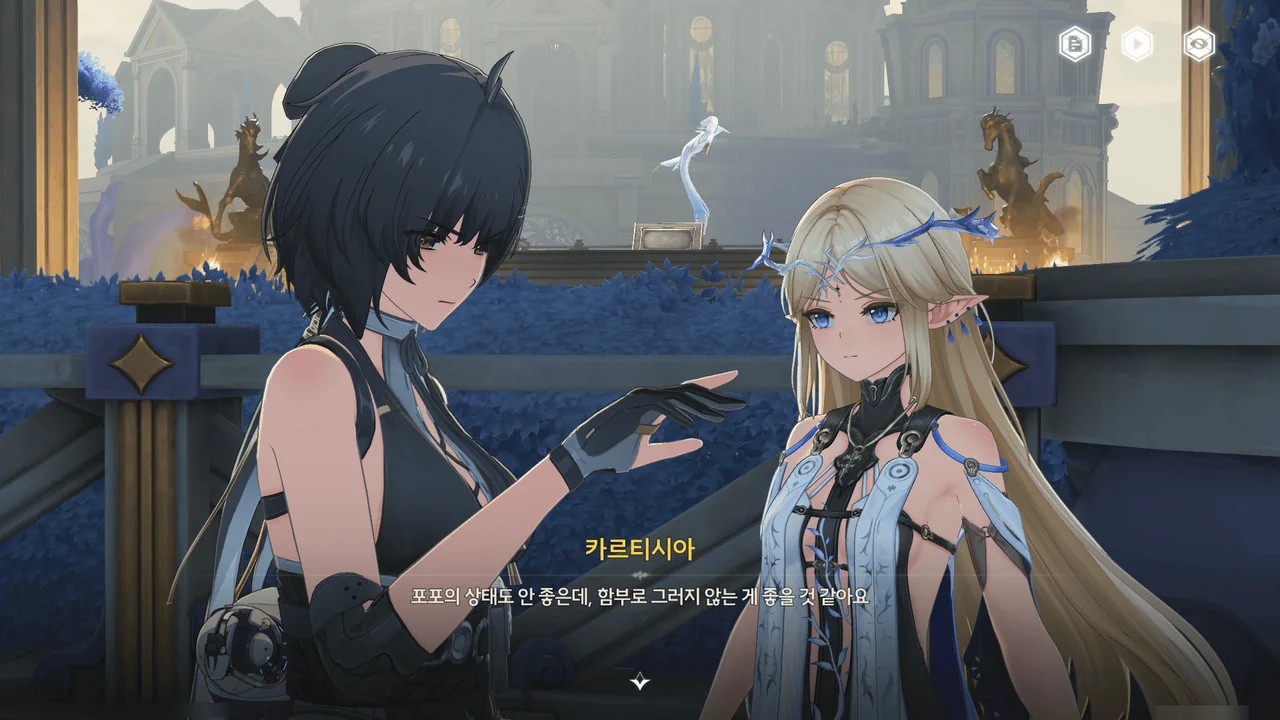Hide the interface using the crossed-eye icon
The height and width of the screenshot is (720, 1280).
pos(1198,44)
